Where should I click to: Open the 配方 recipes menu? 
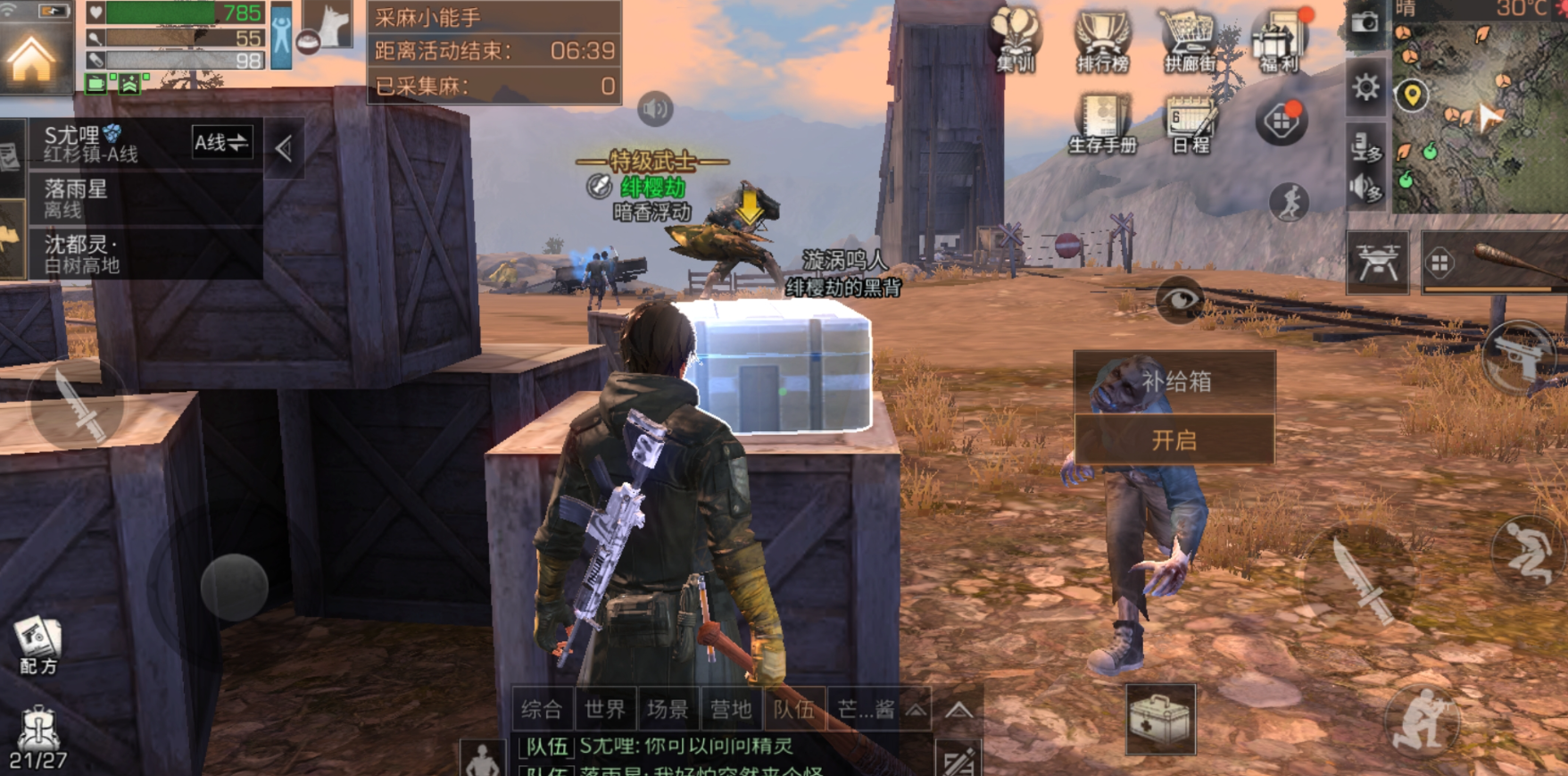pyautogui.click(x=37, y=646)
